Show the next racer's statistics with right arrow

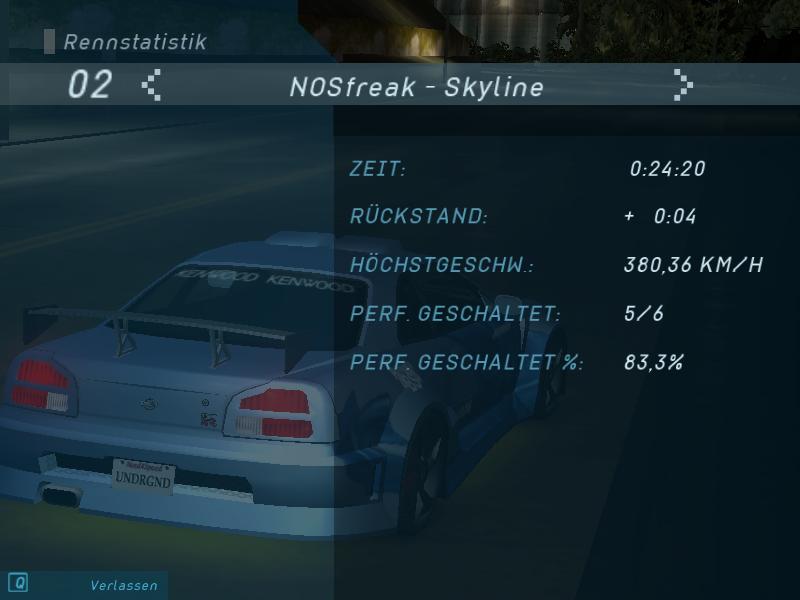pyautogui.click(x=683, y=85)
